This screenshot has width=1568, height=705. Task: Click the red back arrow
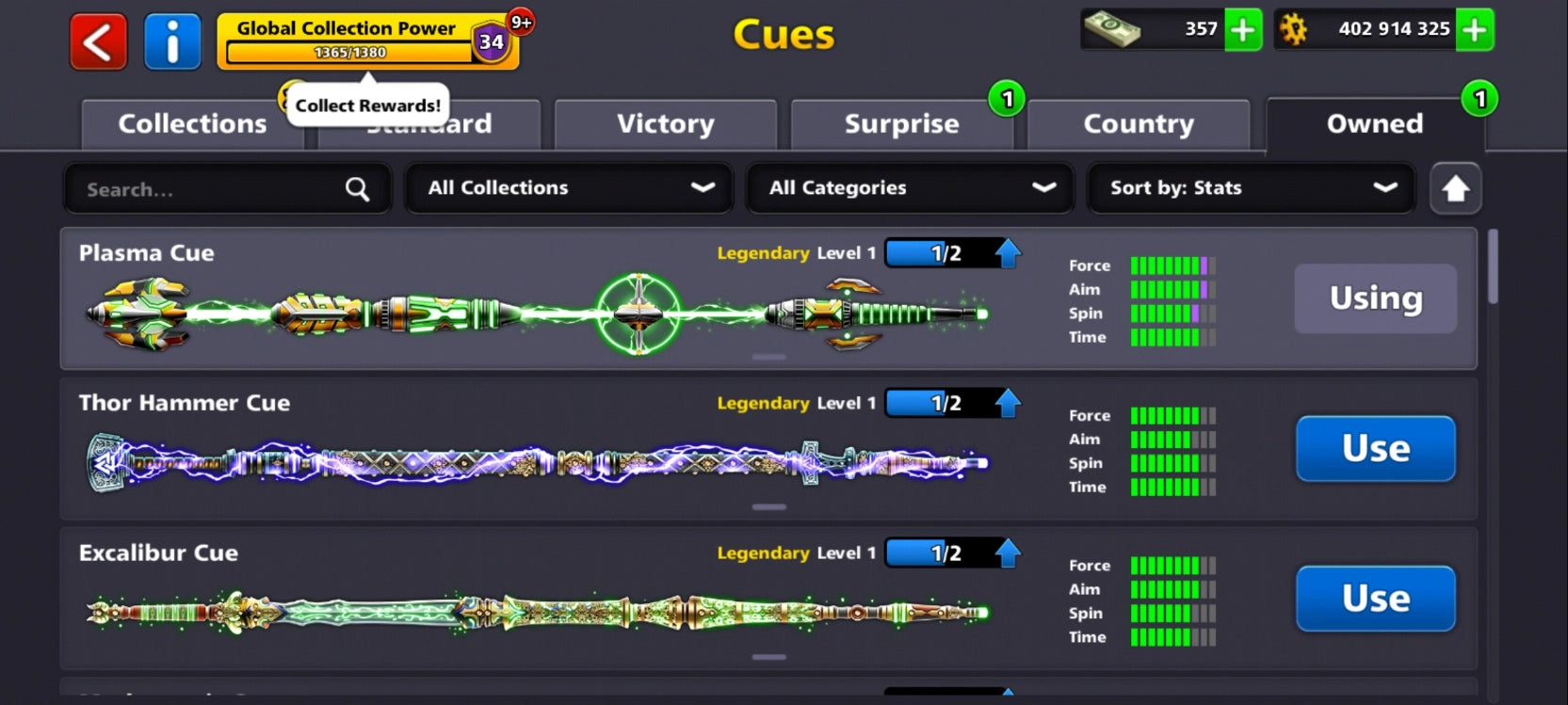pos(97,40)
